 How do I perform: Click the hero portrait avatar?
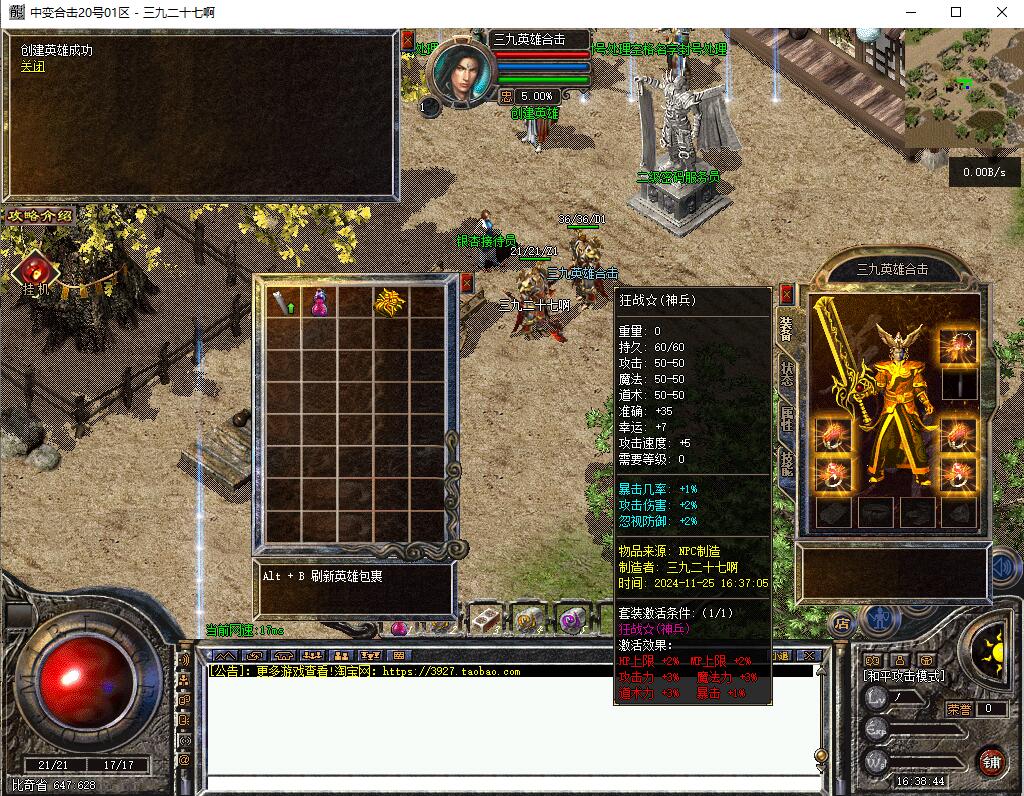(461, 72)
